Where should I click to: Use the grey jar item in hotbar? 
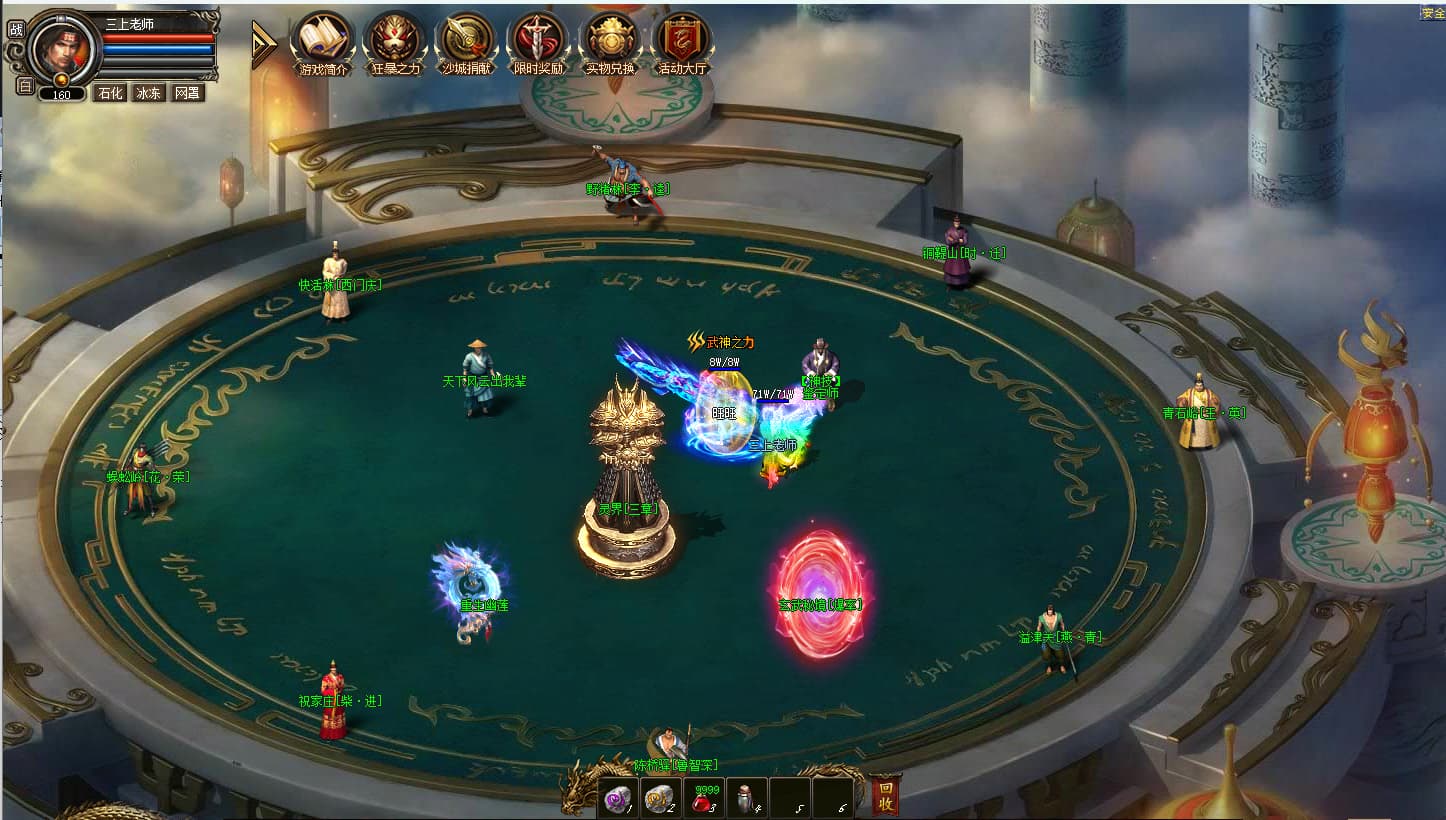click(746, 798)
